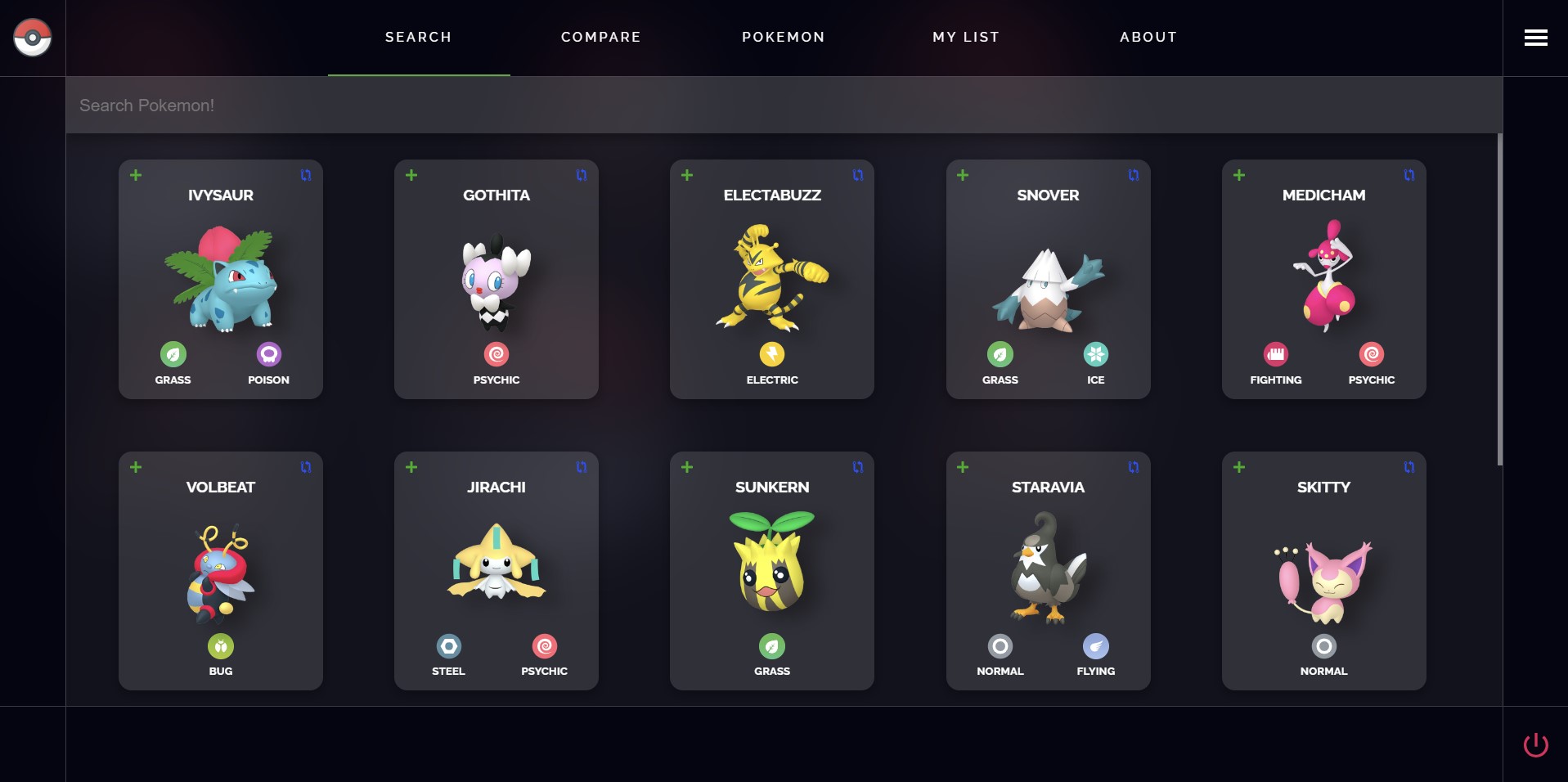This screenshot has width=1568, height=782.
Task: Click the Sunkern artwork image
Action: point(771,564)
